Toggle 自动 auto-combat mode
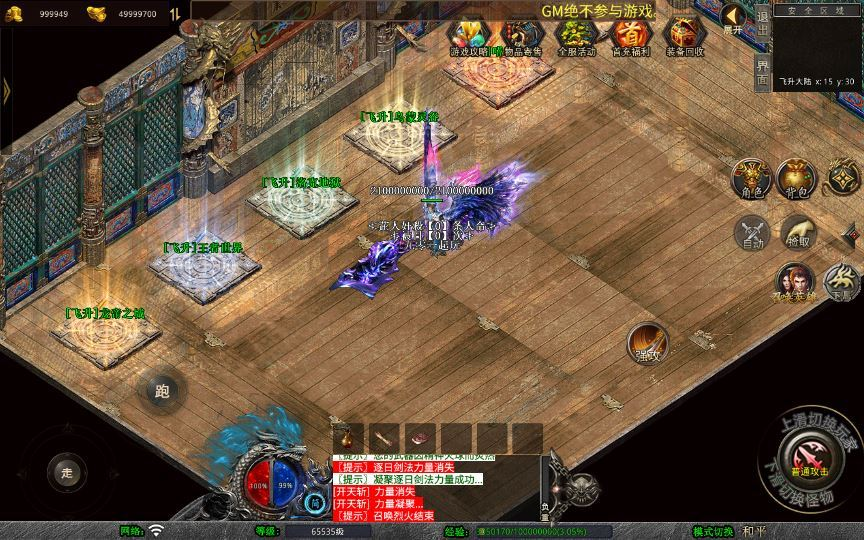The width and height of the screenshot is (864, 540). [x=751, y=233]
